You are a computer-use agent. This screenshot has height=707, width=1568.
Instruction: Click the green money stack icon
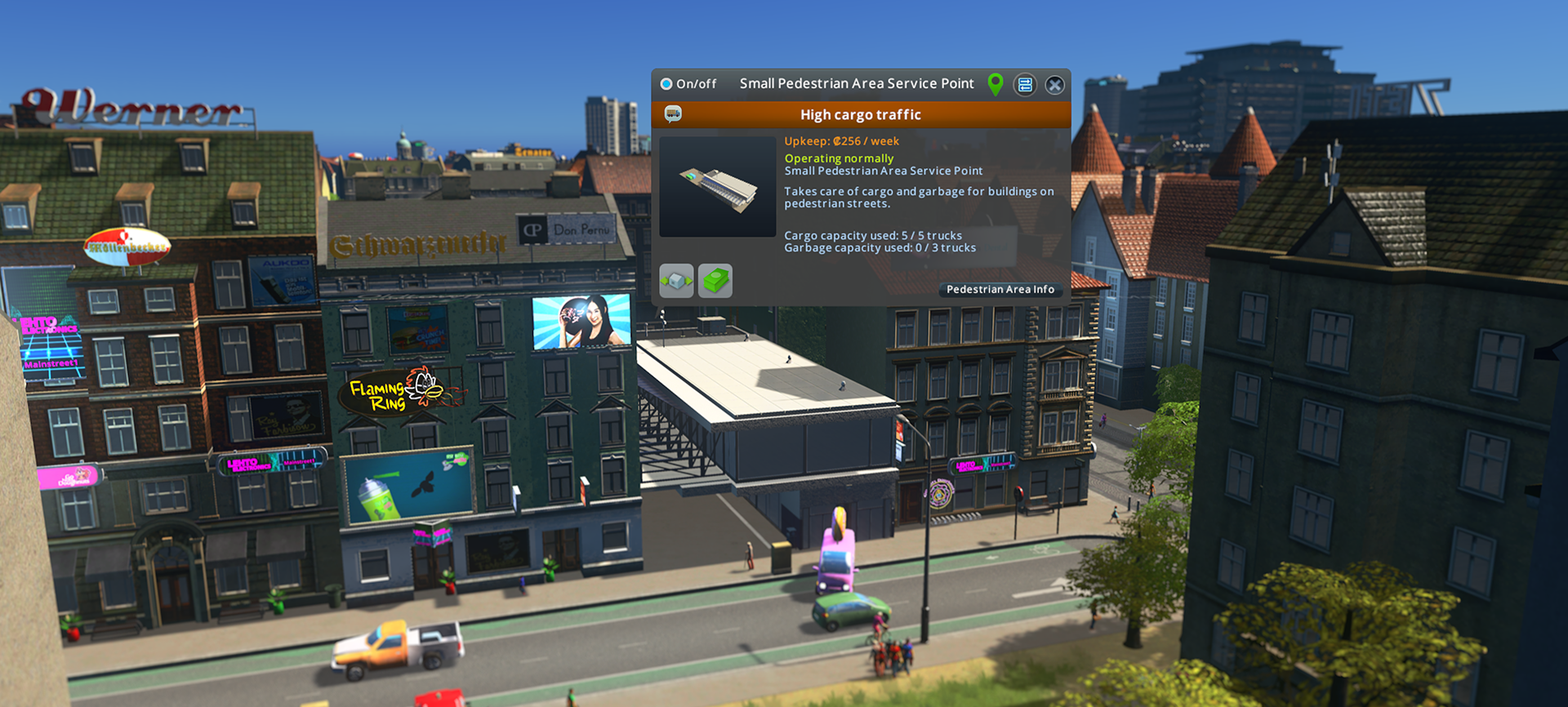tap(715, 280)
